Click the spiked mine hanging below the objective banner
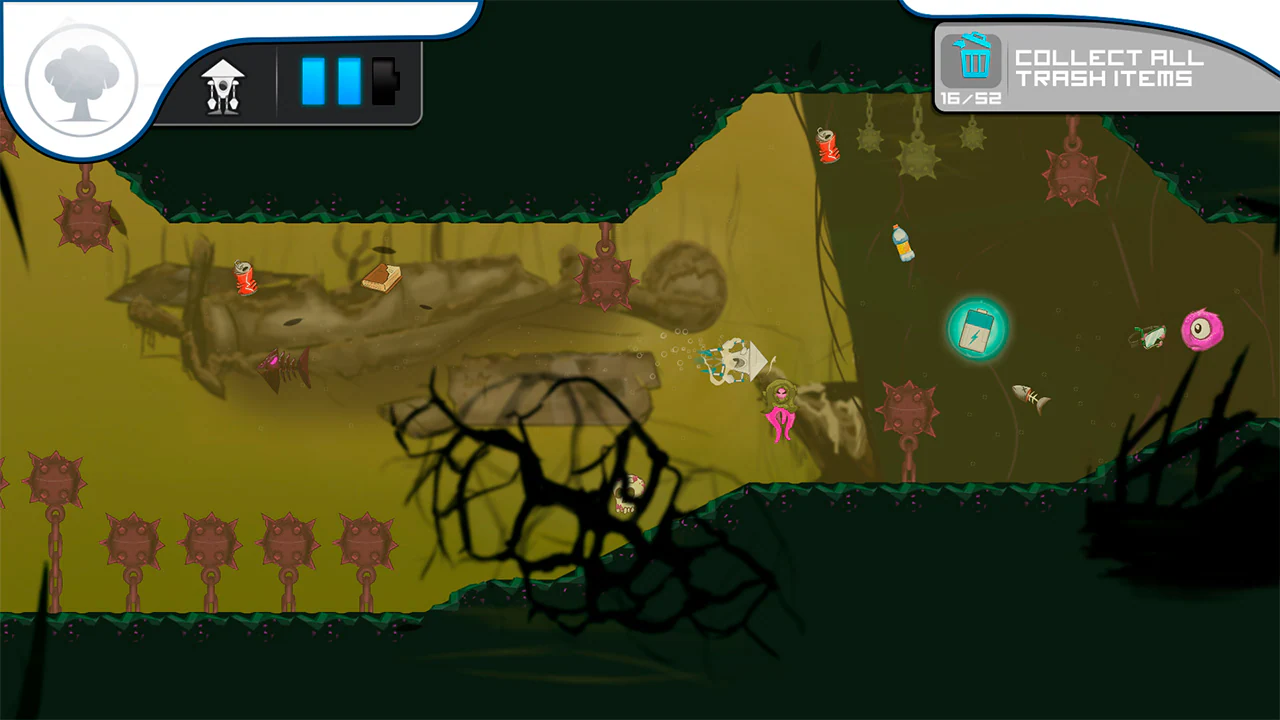This screenshot has width=1280, height=720. tap(1075, 178)
